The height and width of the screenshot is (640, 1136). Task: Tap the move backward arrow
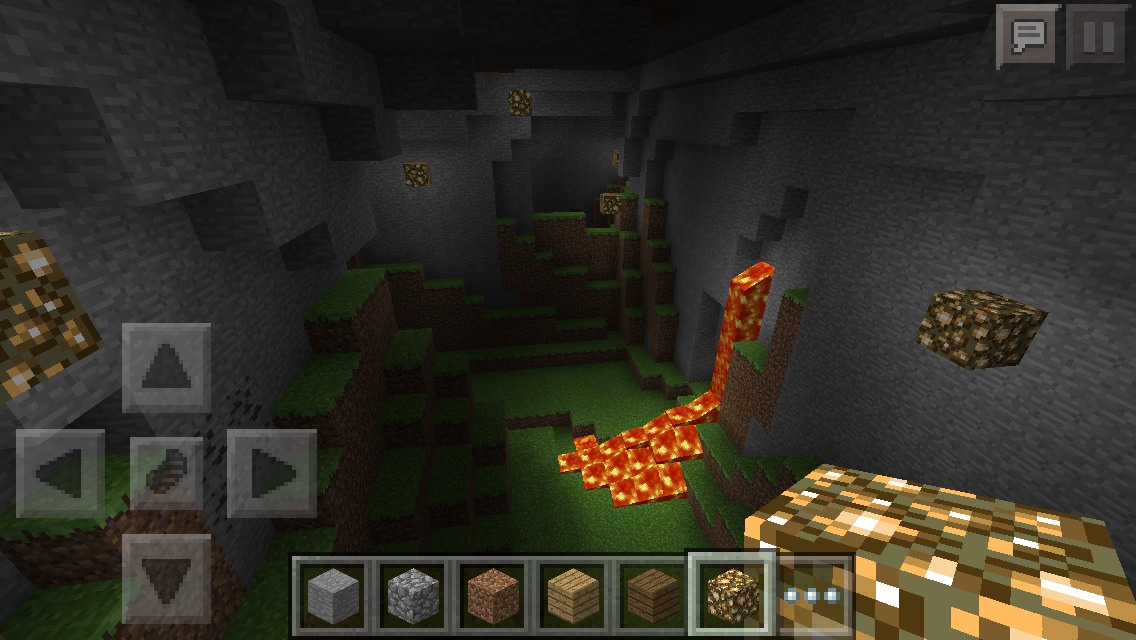click(x=166, y=578)
